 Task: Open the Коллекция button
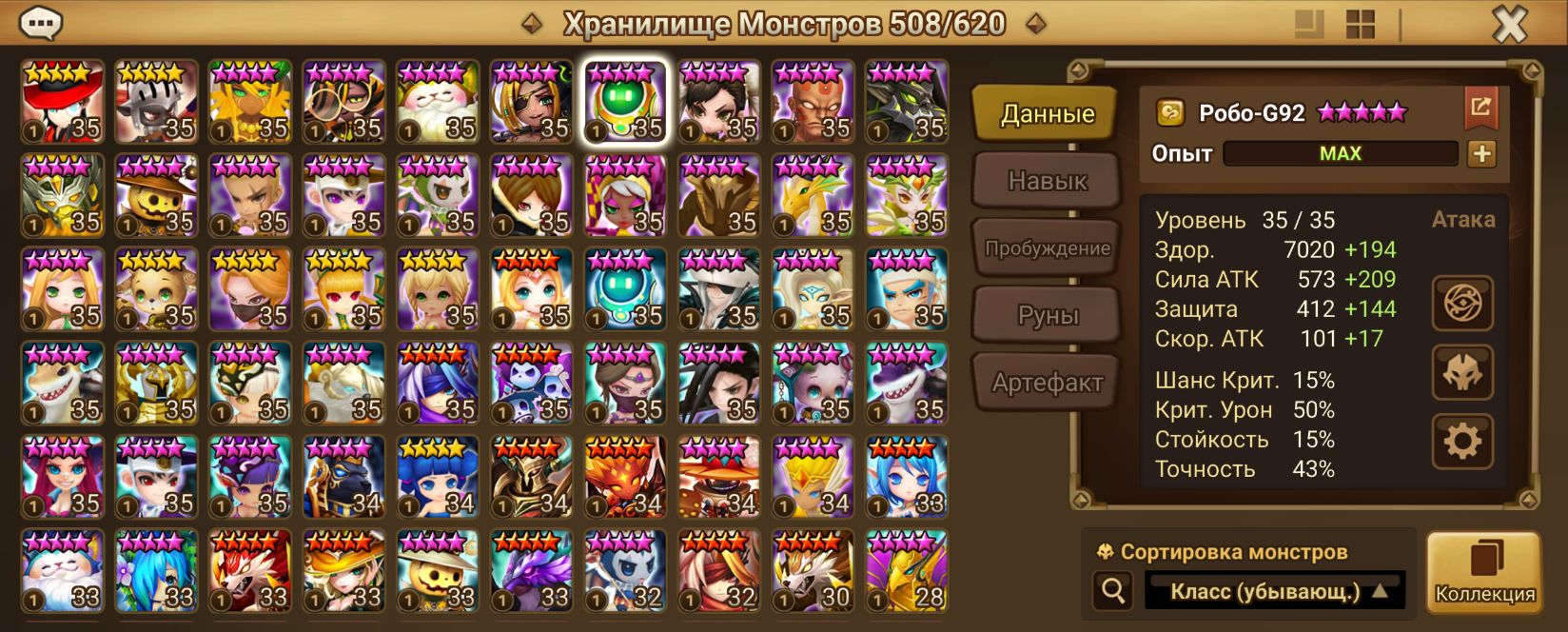click(x=1484, y=572)
